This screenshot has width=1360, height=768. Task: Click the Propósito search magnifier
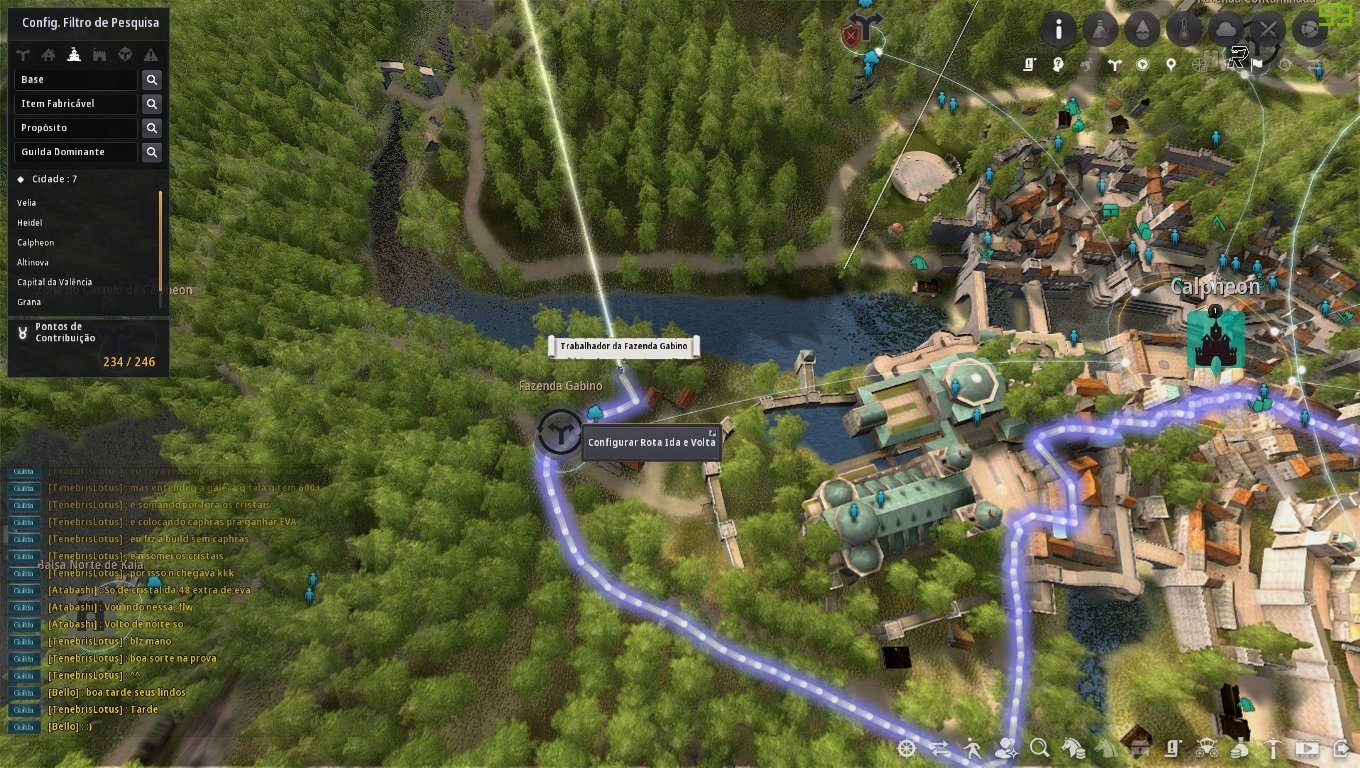tap(152, 128)
